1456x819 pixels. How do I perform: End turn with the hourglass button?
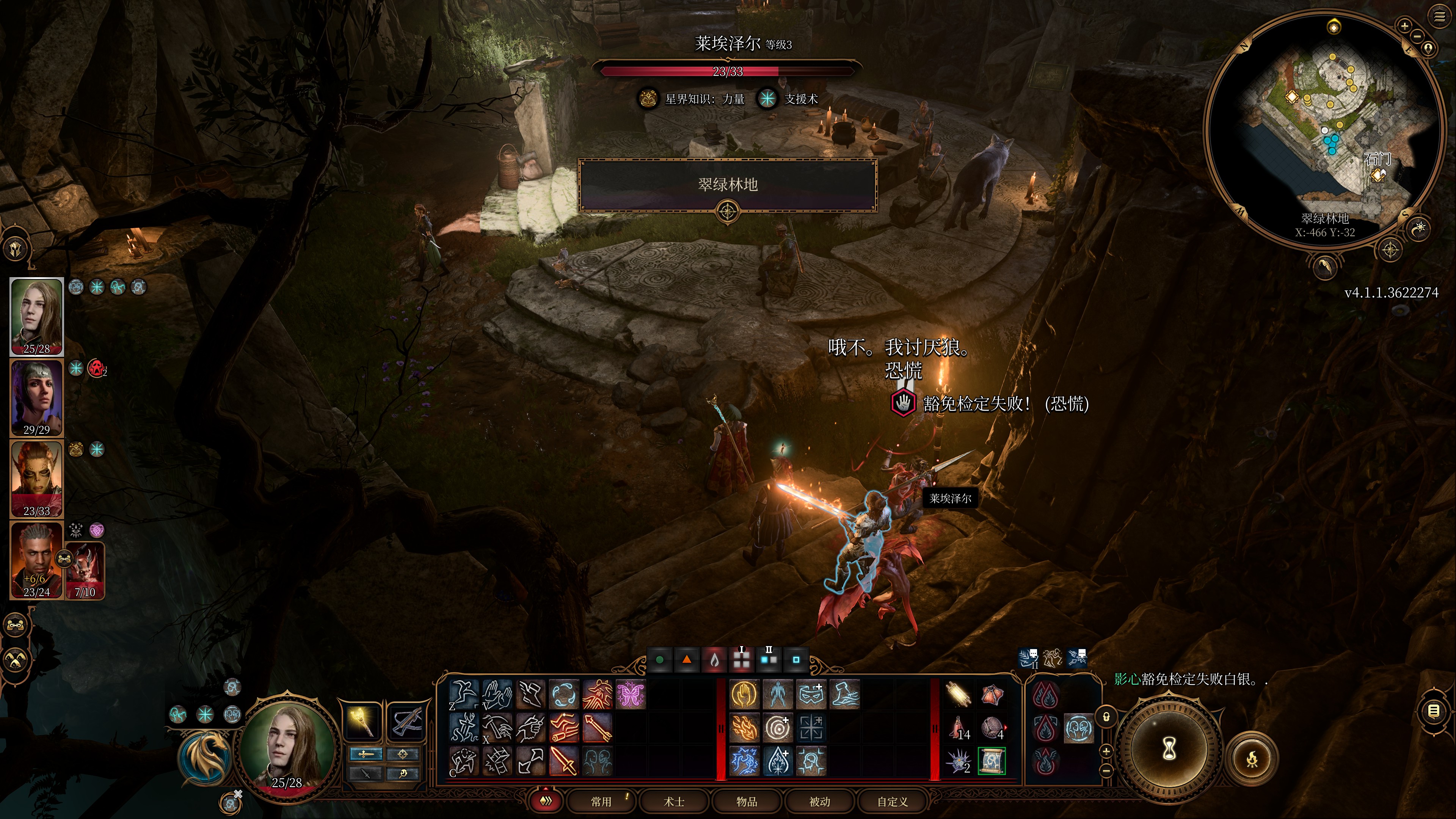(1169, 750)
